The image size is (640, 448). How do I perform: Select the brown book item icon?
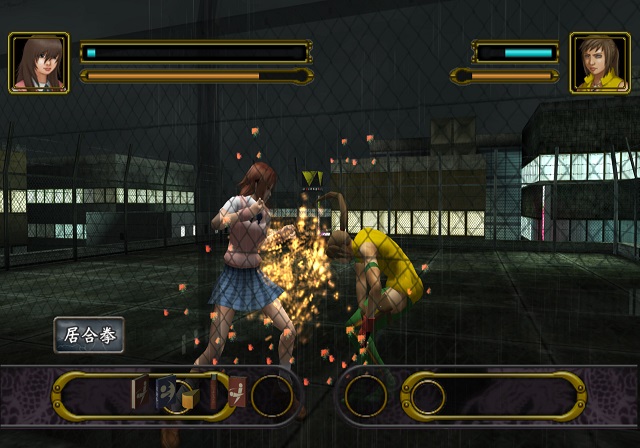140,392
